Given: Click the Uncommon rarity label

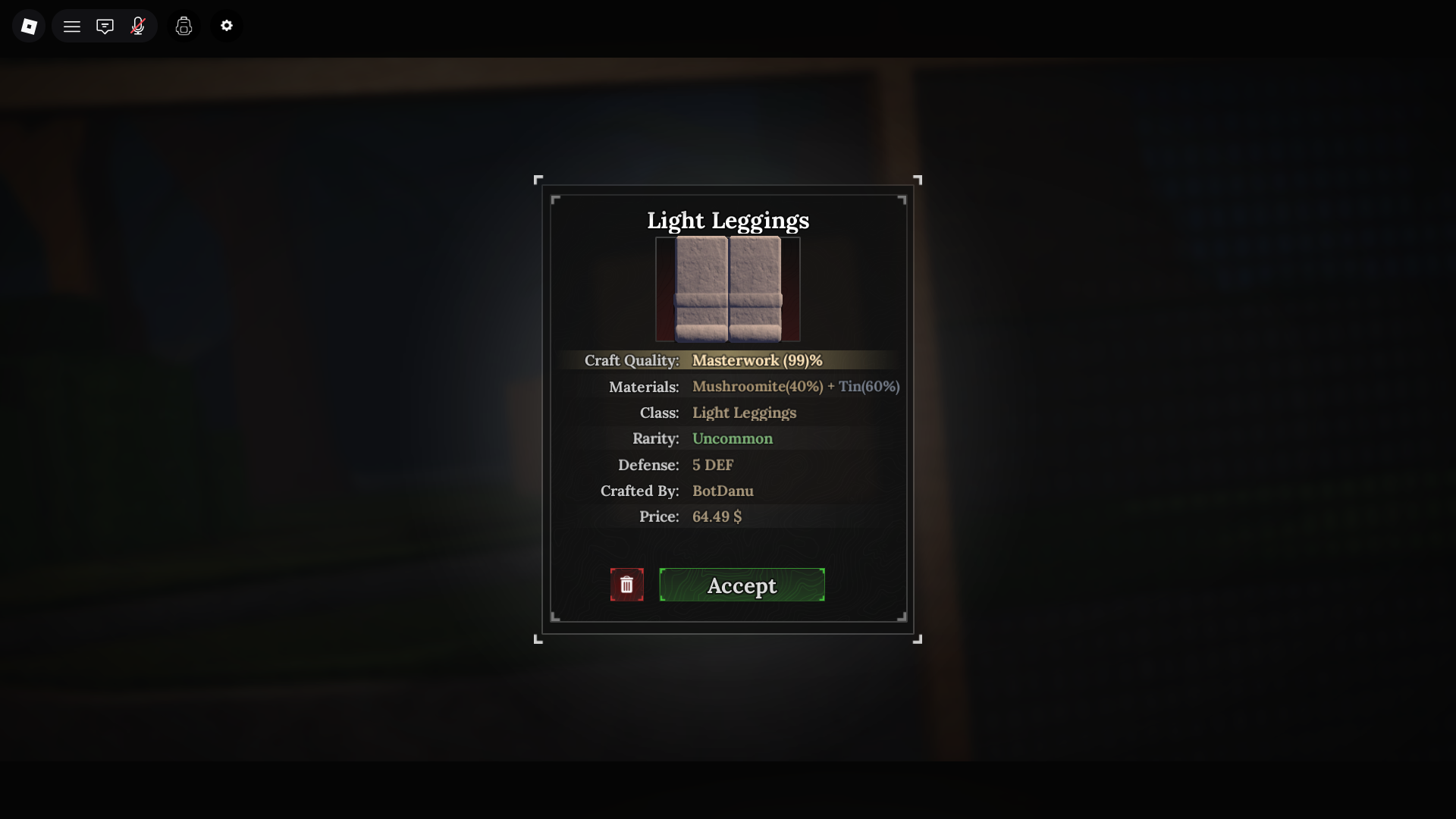Looking at the screenshot, I should click(x=732, y=438).
